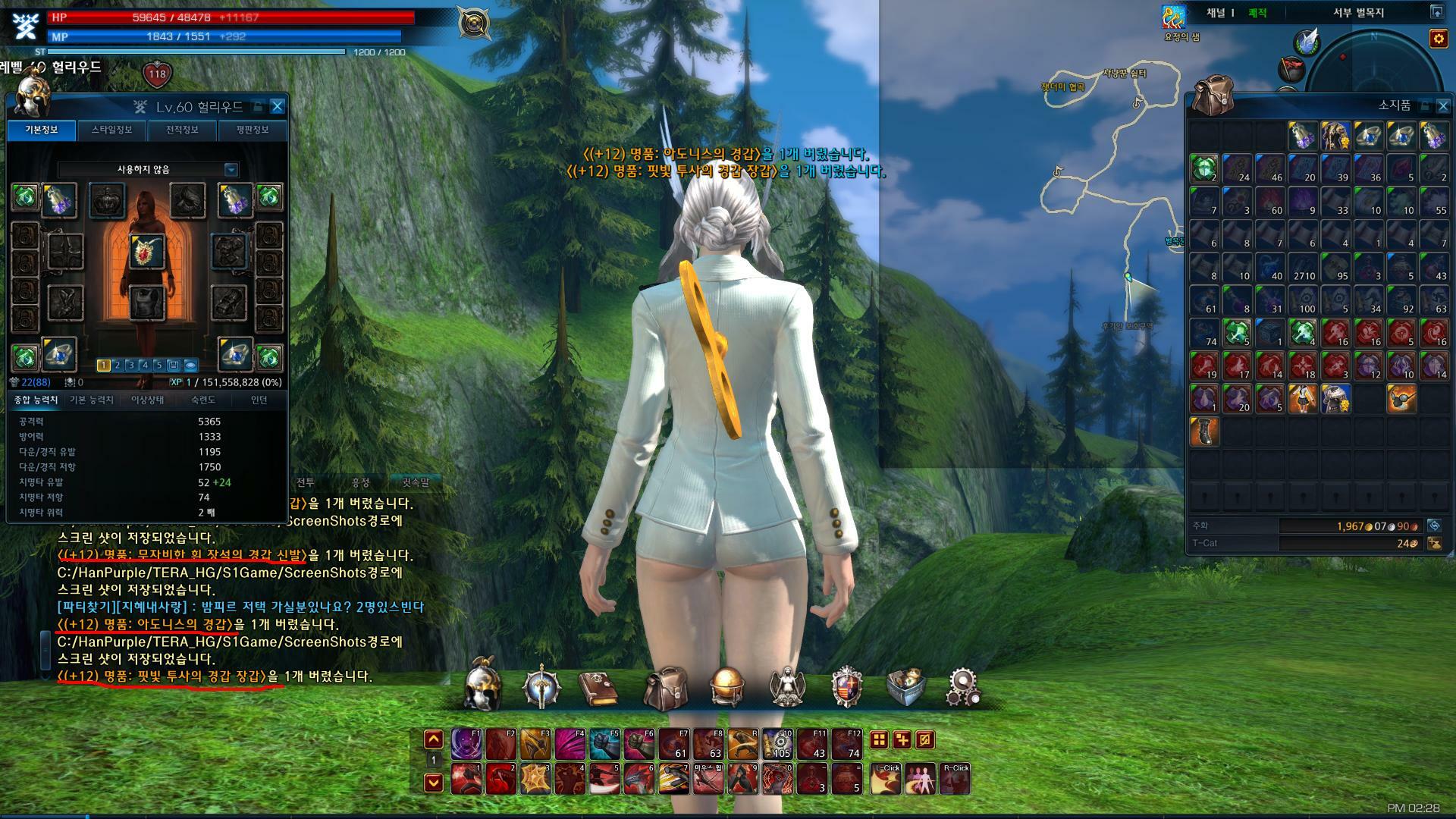Switch to the 숙련도 tab
The width and height of the screenshot is (1456, 819).
coord(203,400)
